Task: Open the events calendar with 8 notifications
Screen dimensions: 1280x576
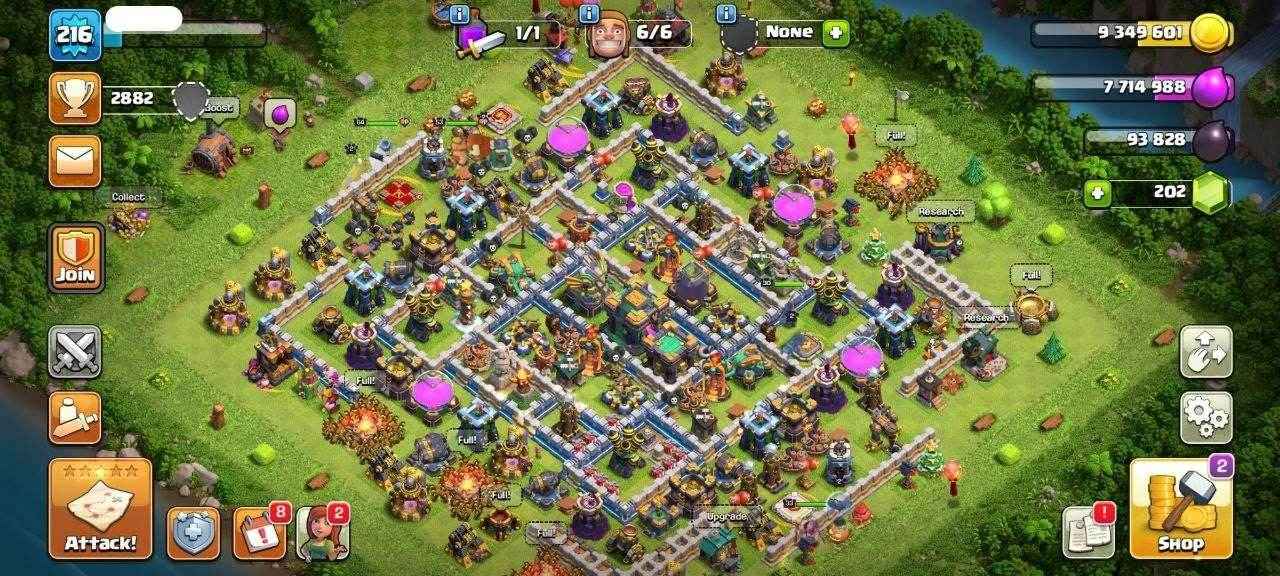Action: pos(259,532)
